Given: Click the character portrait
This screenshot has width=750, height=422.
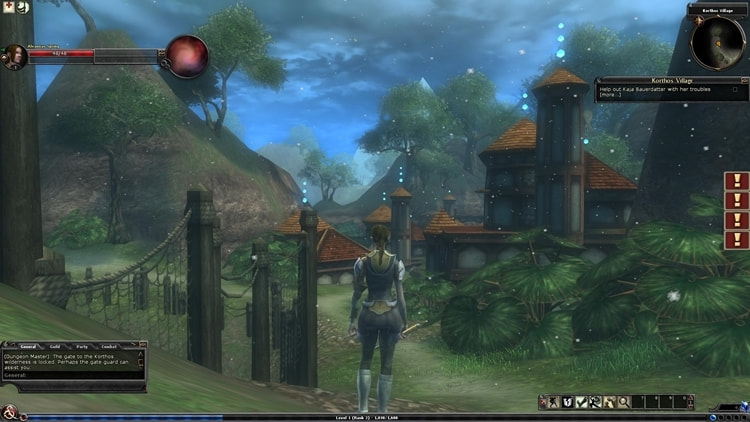Looking at the screenshot, I should point(14,55).
